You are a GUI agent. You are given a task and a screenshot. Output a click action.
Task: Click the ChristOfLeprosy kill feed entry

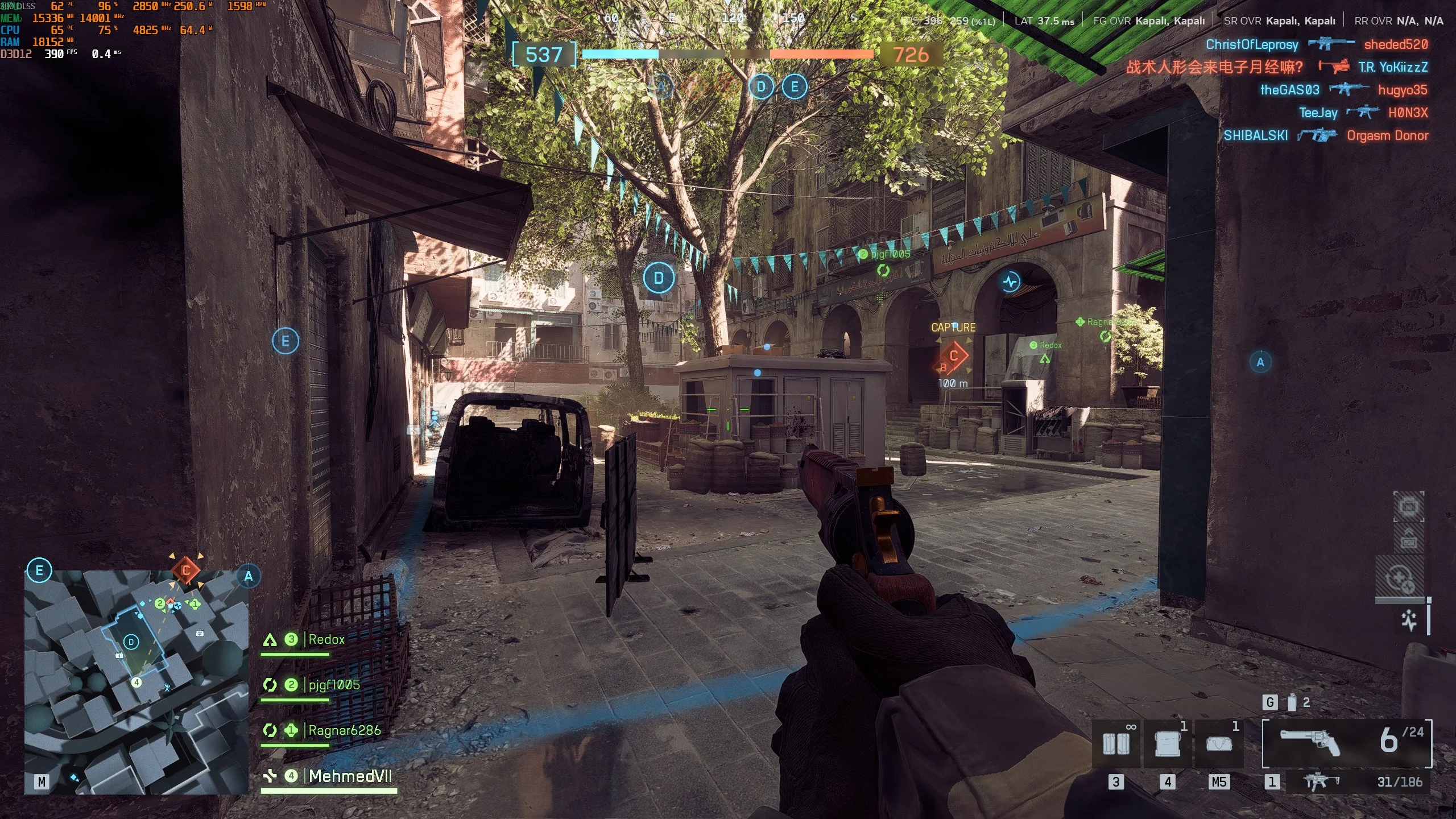coord(1252,44)
